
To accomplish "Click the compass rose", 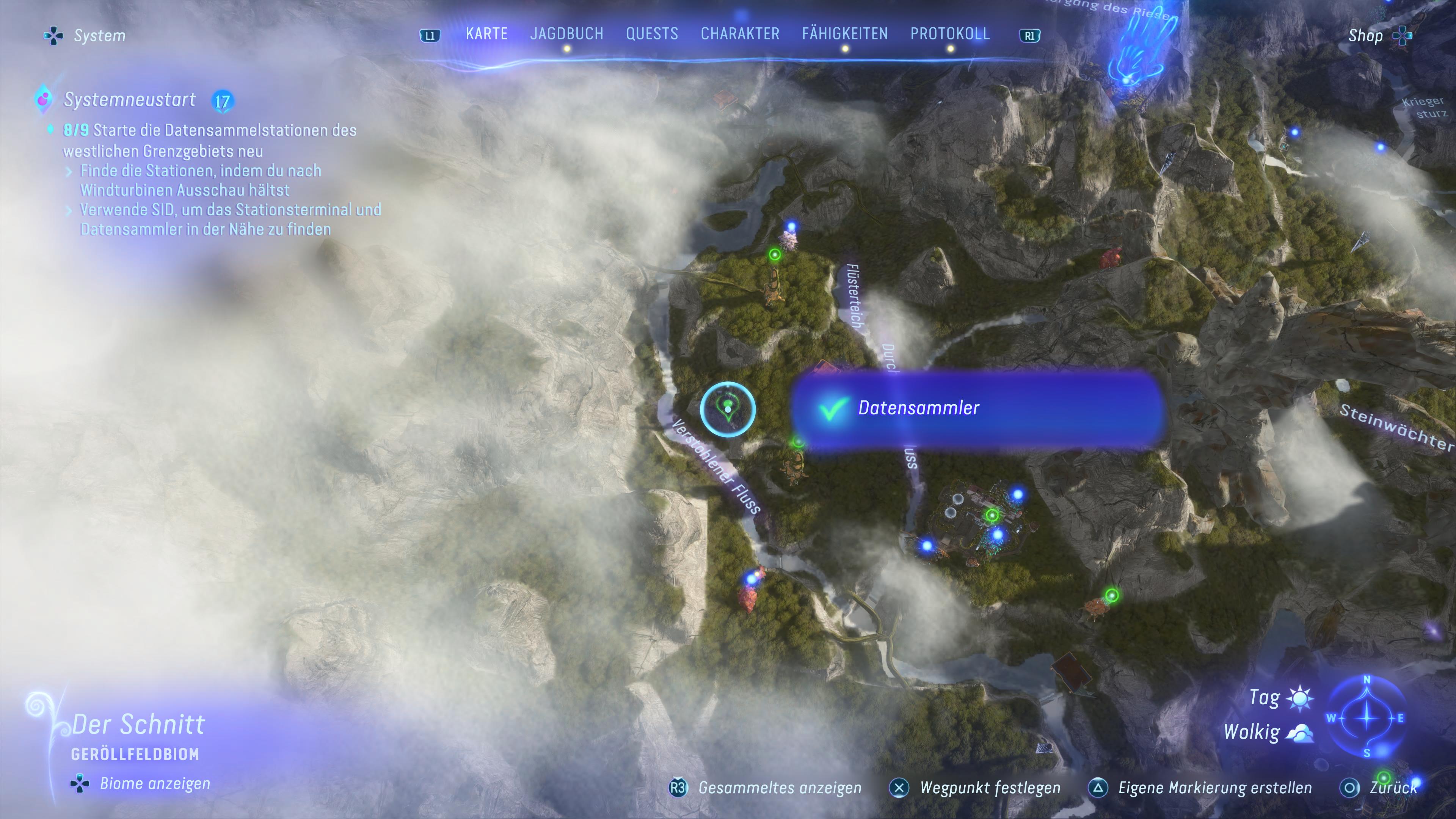I will point(1367,718).
